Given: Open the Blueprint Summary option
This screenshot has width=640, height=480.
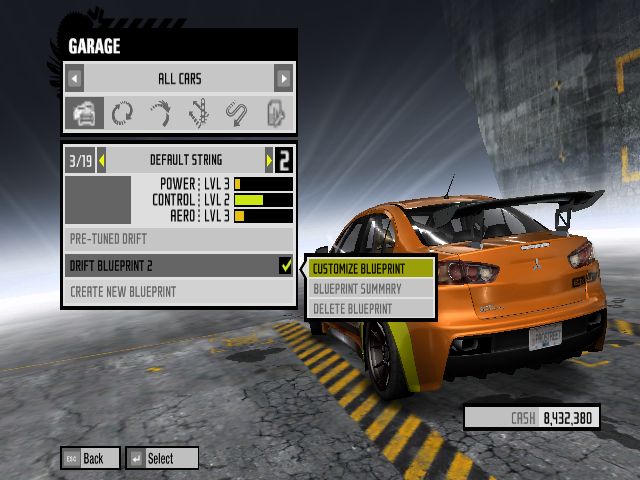Looking at the screenshot, I should pyautogui.click(x=371, y=288).
